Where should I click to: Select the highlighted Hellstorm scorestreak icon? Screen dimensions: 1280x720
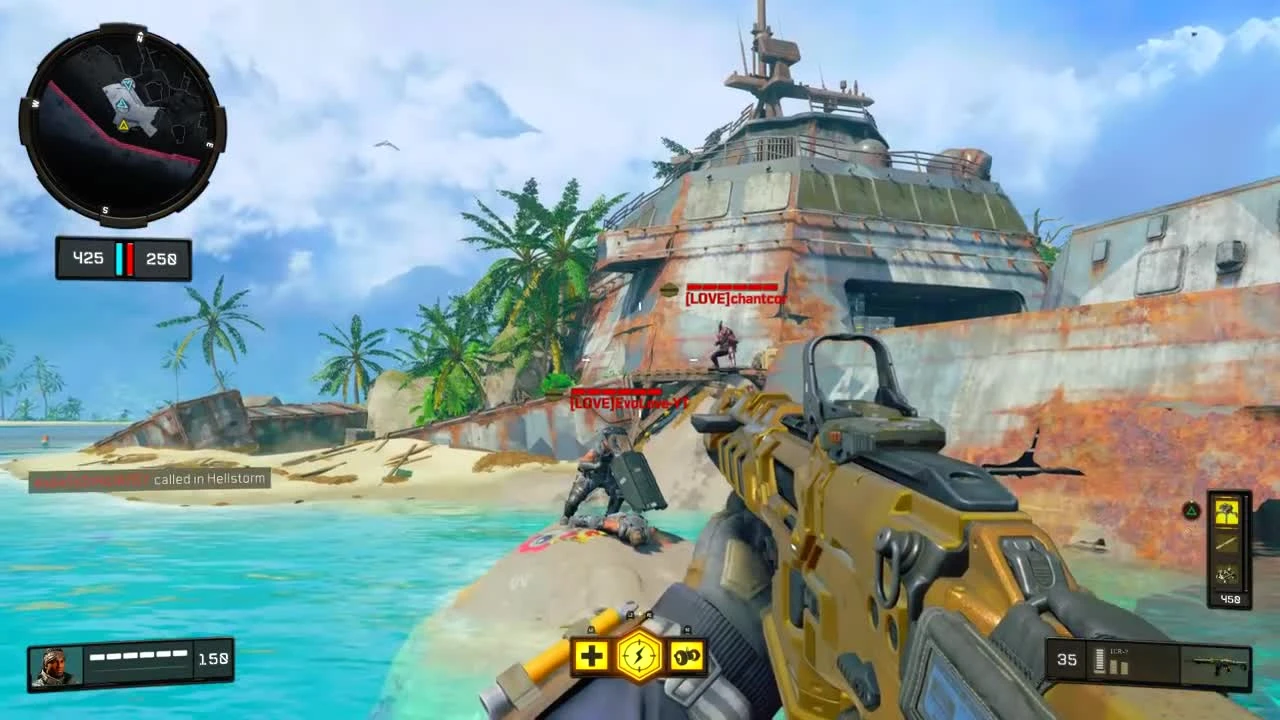click(x=1226, y=513)
